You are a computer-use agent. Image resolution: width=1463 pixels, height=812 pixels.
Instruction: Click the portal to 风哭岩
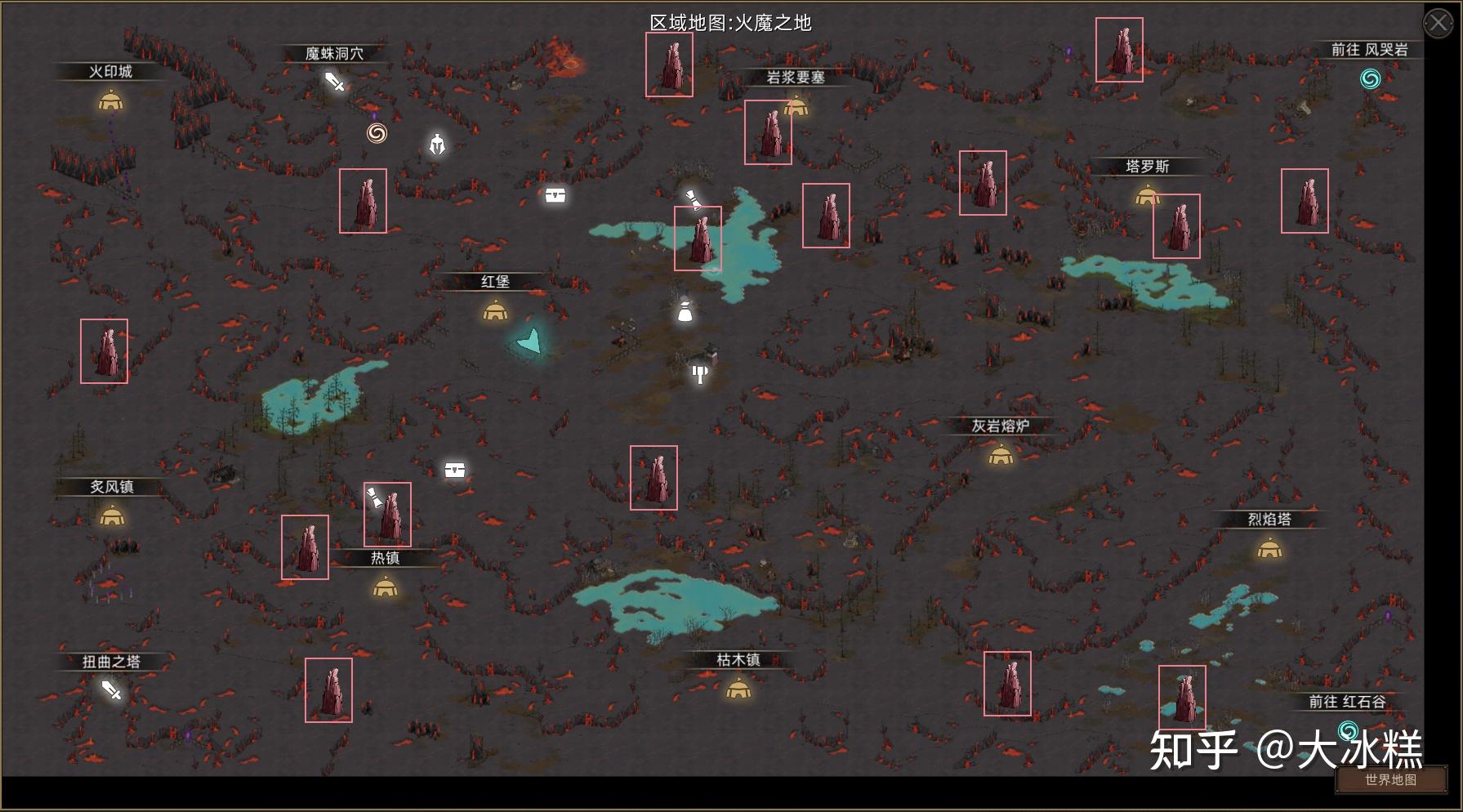1370,79
